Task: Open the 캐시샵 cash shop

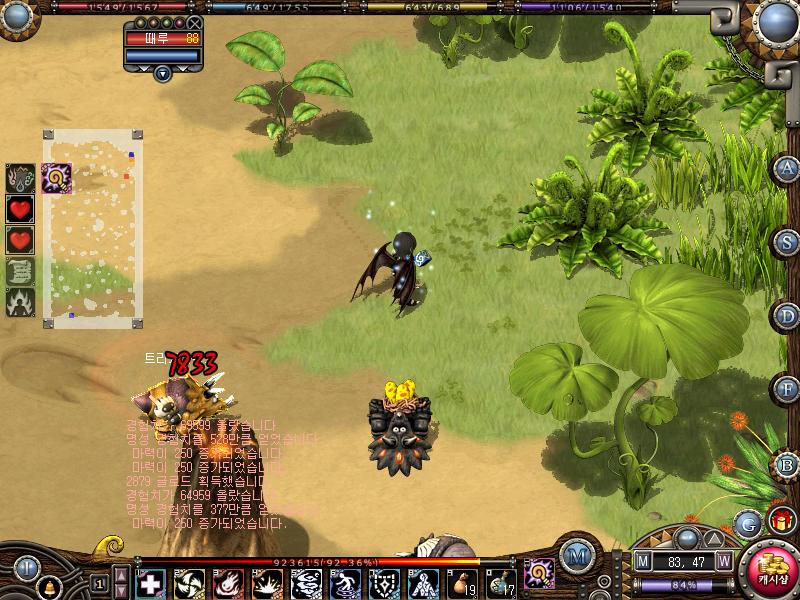Action: tap(771, 570)
